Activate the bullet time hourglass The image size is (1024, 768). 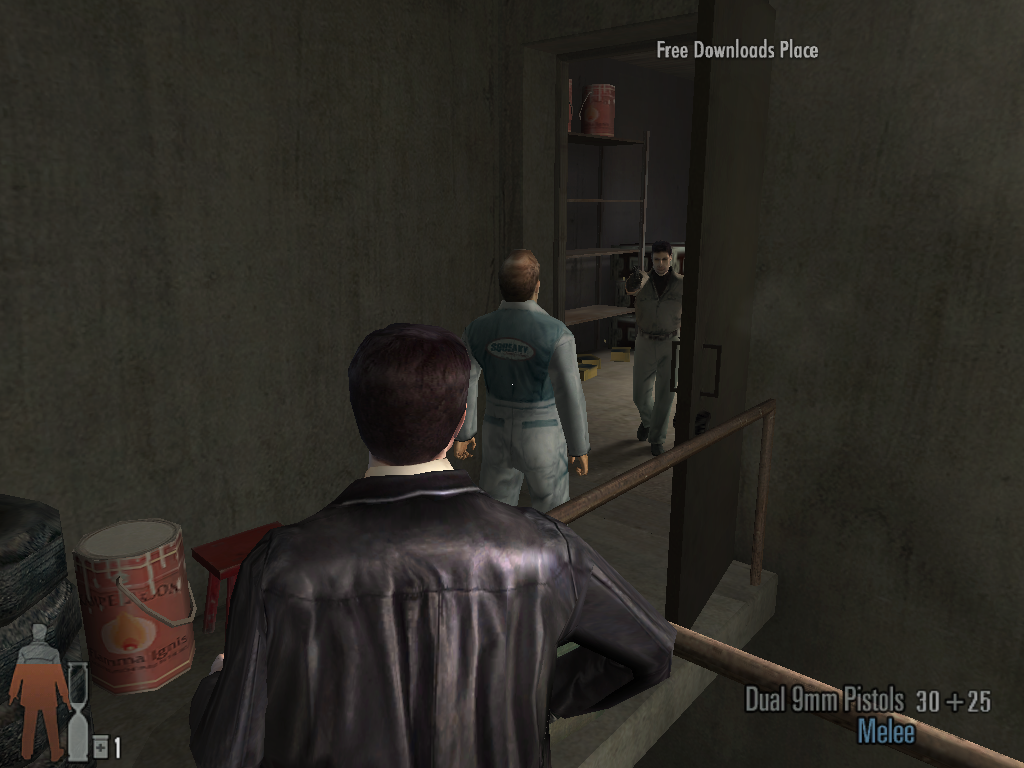pyautogui.click(x=78, y=711)
